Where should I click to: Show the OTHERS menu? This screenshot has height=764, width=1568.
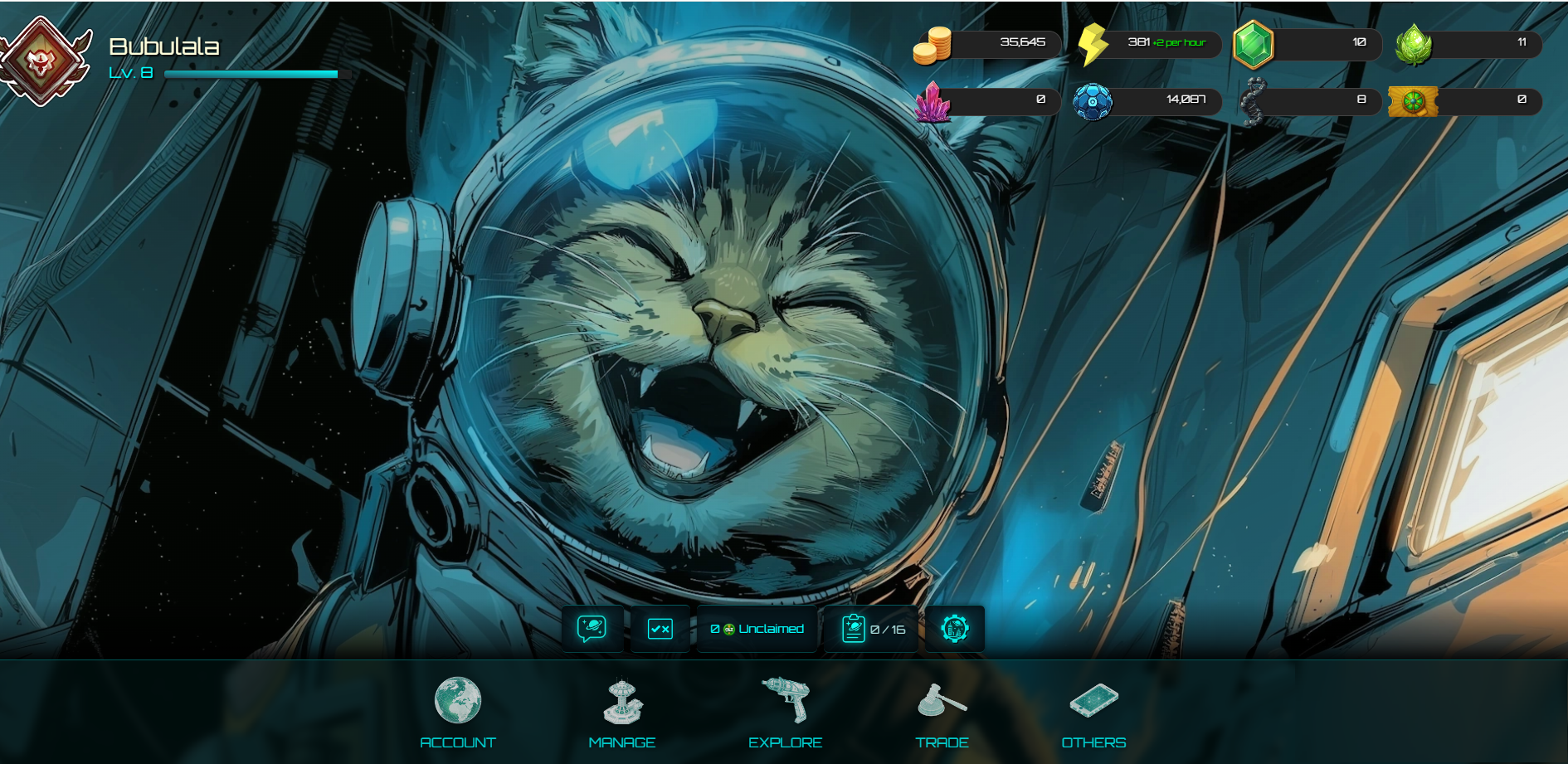coord(1093,712)
